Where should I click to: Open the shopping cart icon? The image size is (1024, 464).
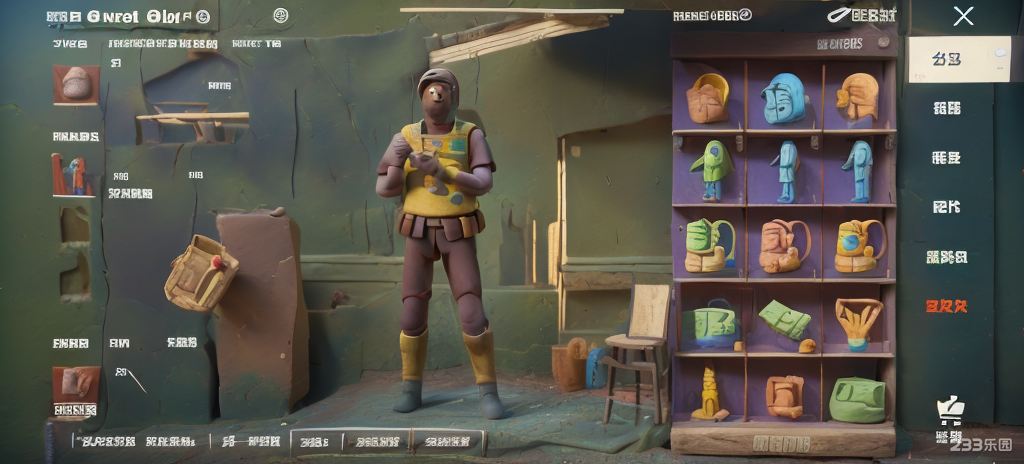pos(948,409)
